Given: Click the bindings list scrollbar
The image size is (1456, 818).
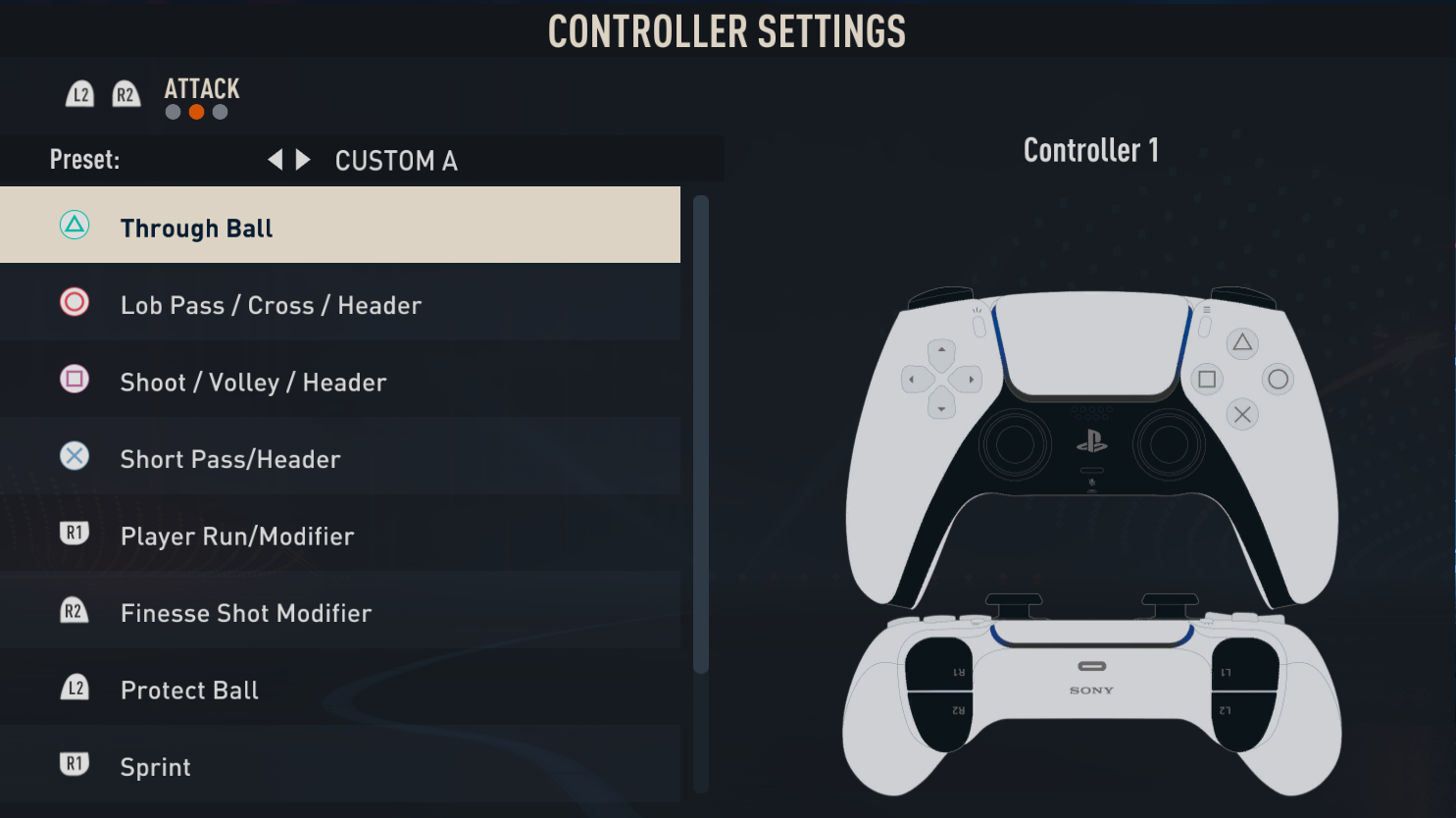Looking at the screenshot, I should click(x=700, y=434).
